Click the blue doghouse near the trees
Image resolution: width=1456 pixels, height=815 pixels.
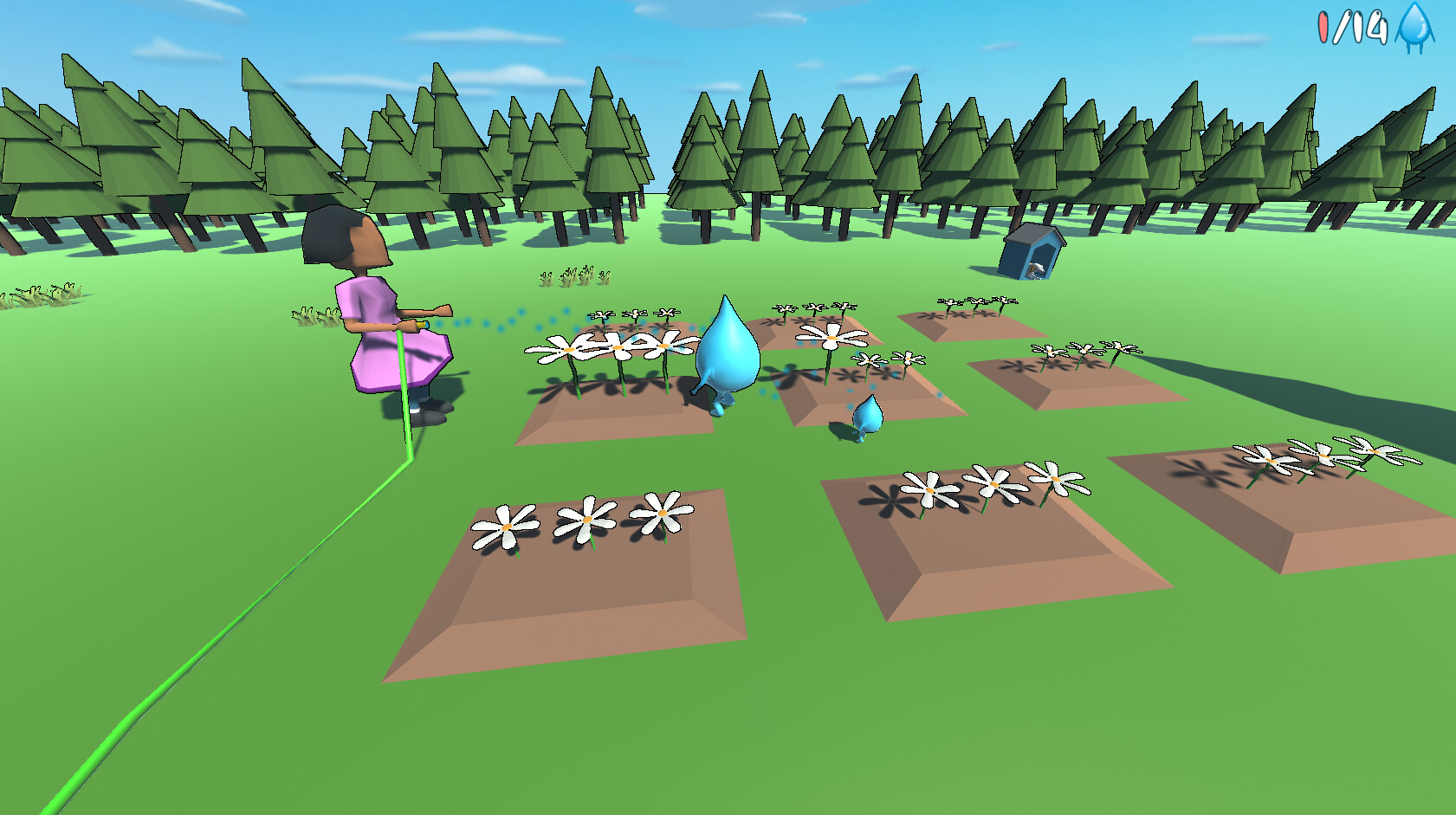(1029, 253)
